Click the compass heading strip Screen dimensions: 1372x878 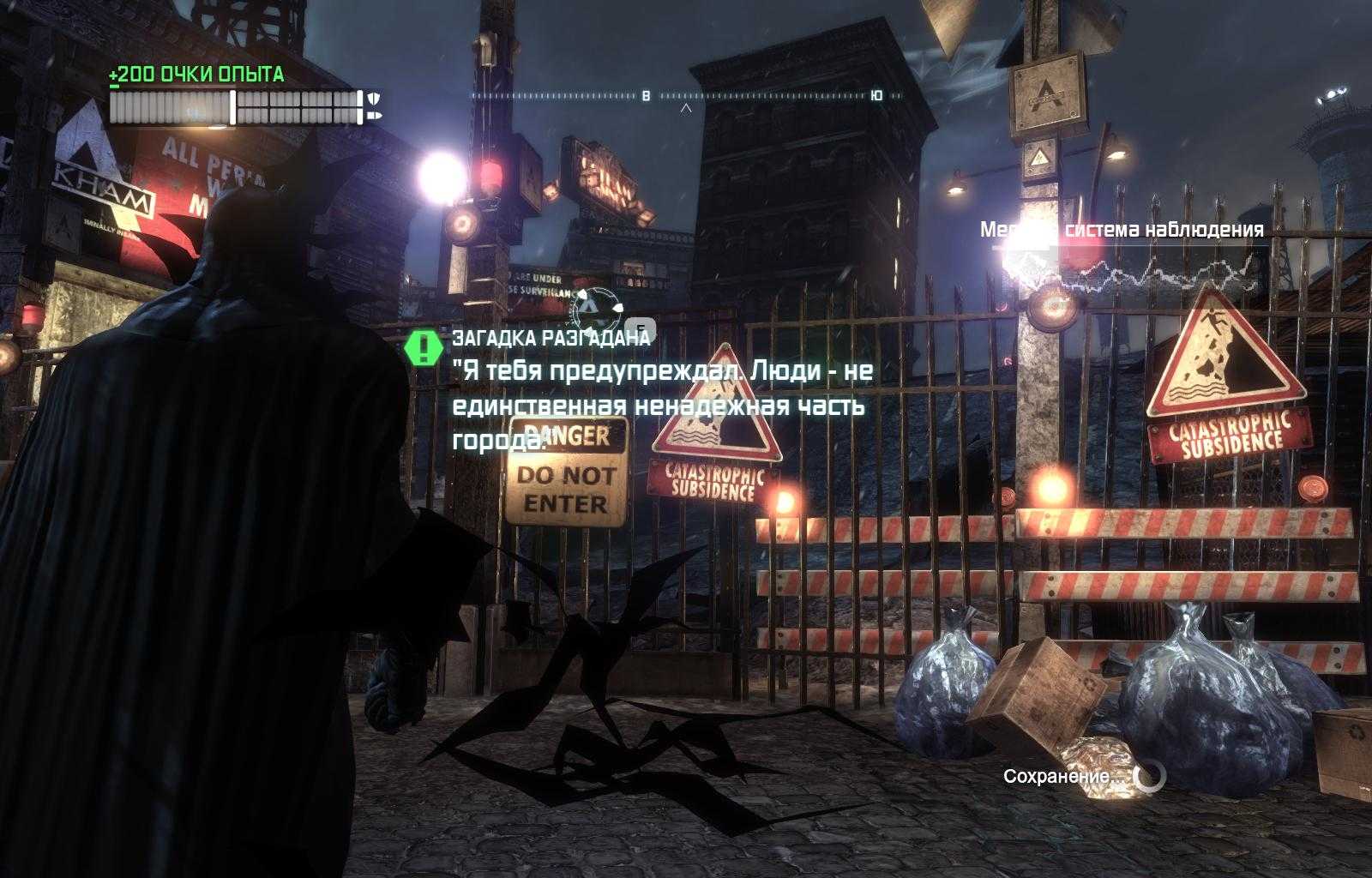pos(686,96)
